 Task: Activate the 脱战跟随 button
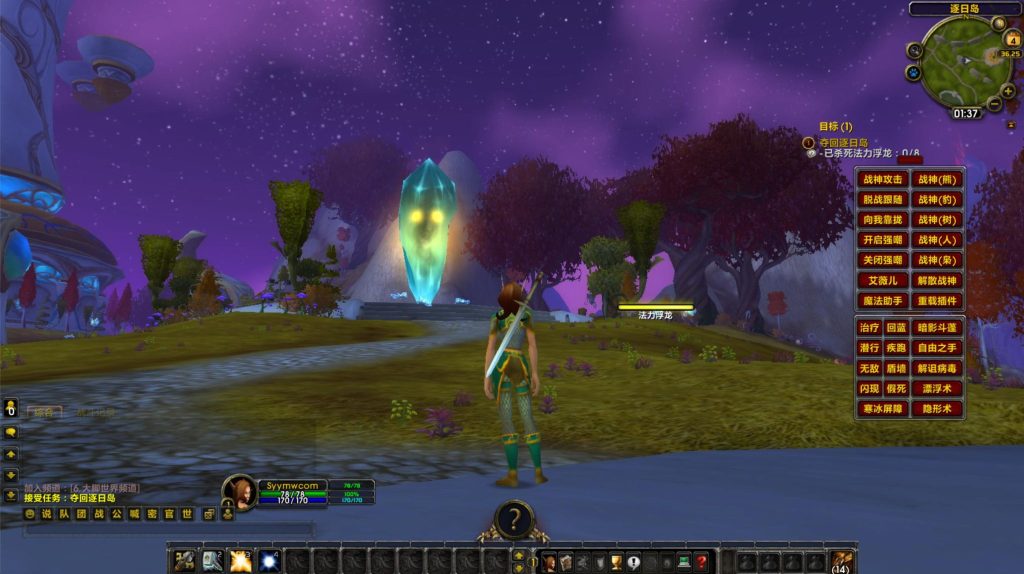[x=883, y=200]
